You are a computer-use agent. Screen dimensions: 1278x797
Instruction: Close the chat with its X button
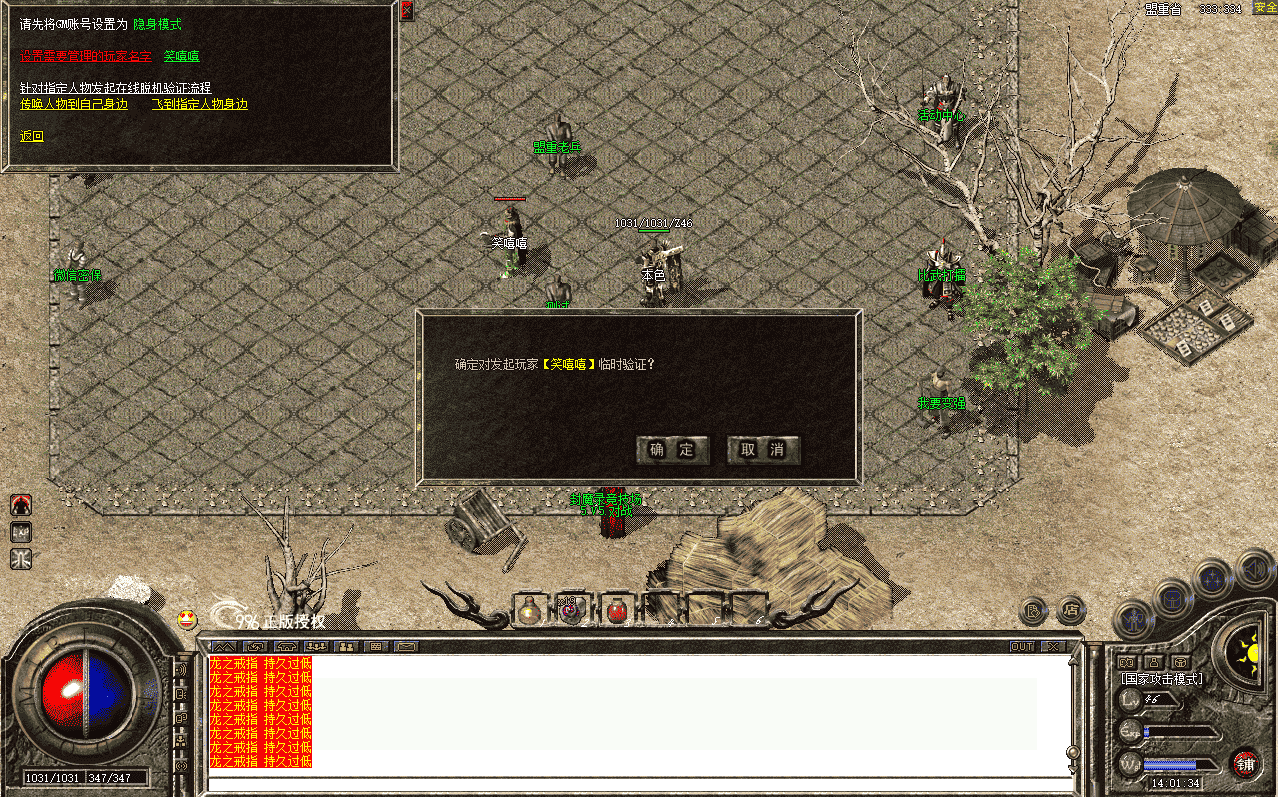[1051, 647]
